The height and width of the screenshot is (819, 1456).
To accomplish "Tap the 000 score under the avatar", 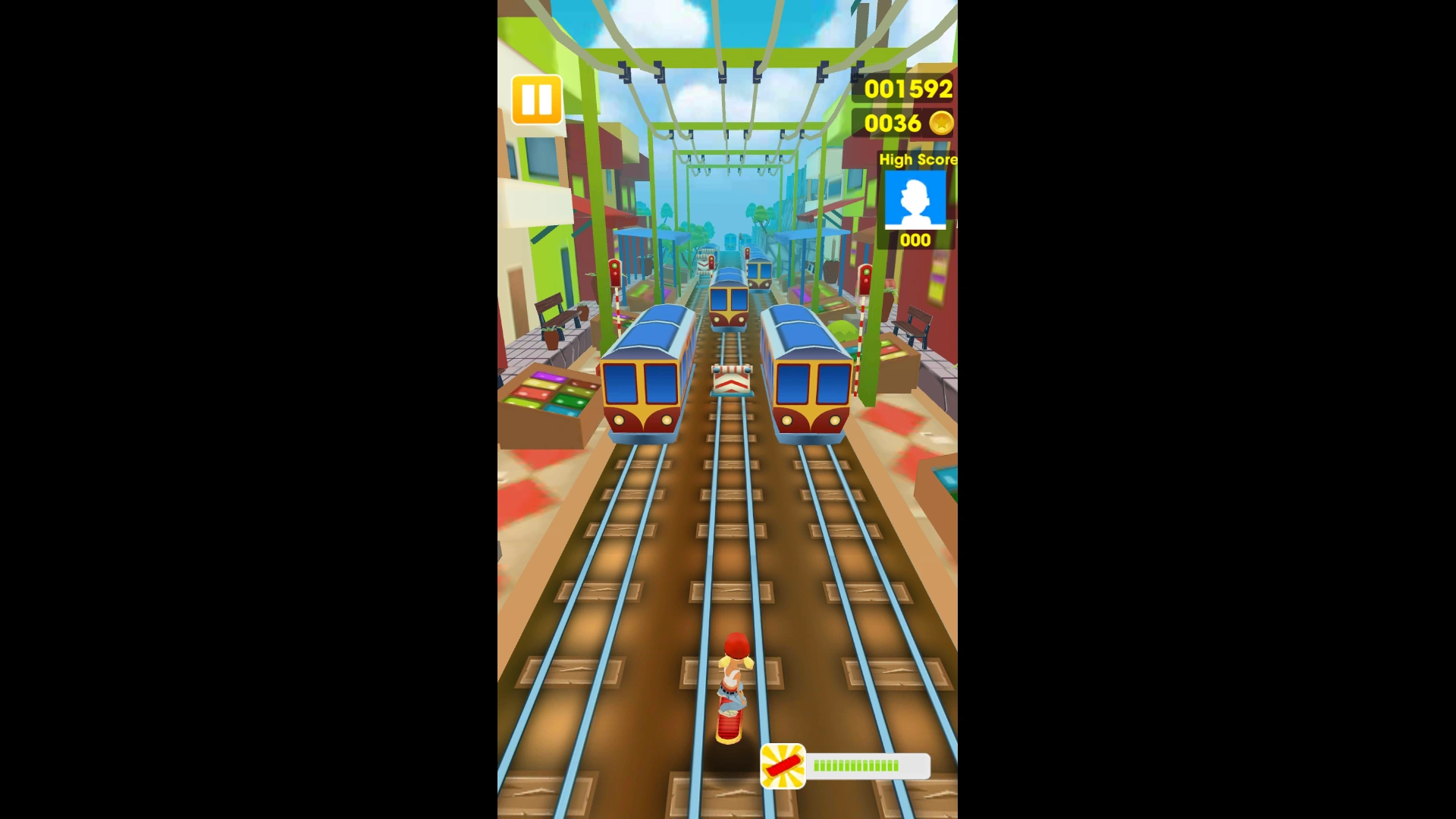I will [915, 240].
